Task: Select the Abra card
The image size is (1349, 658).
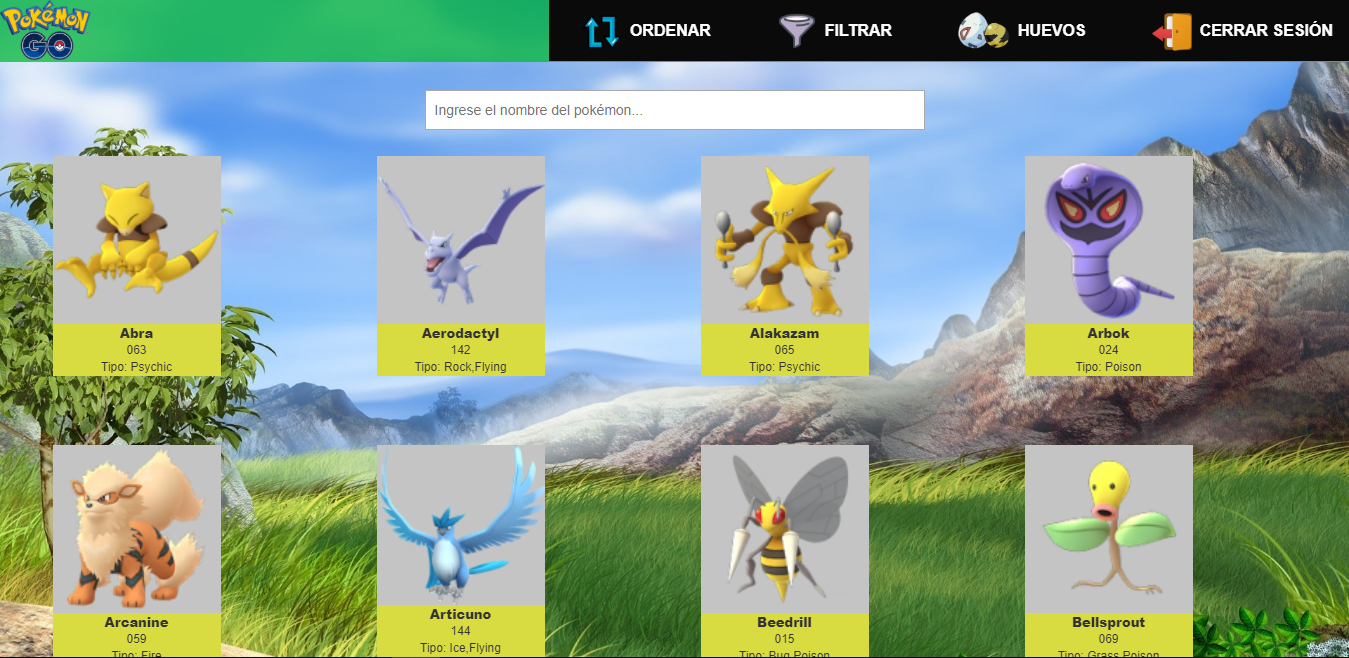Action: (137, 266)
